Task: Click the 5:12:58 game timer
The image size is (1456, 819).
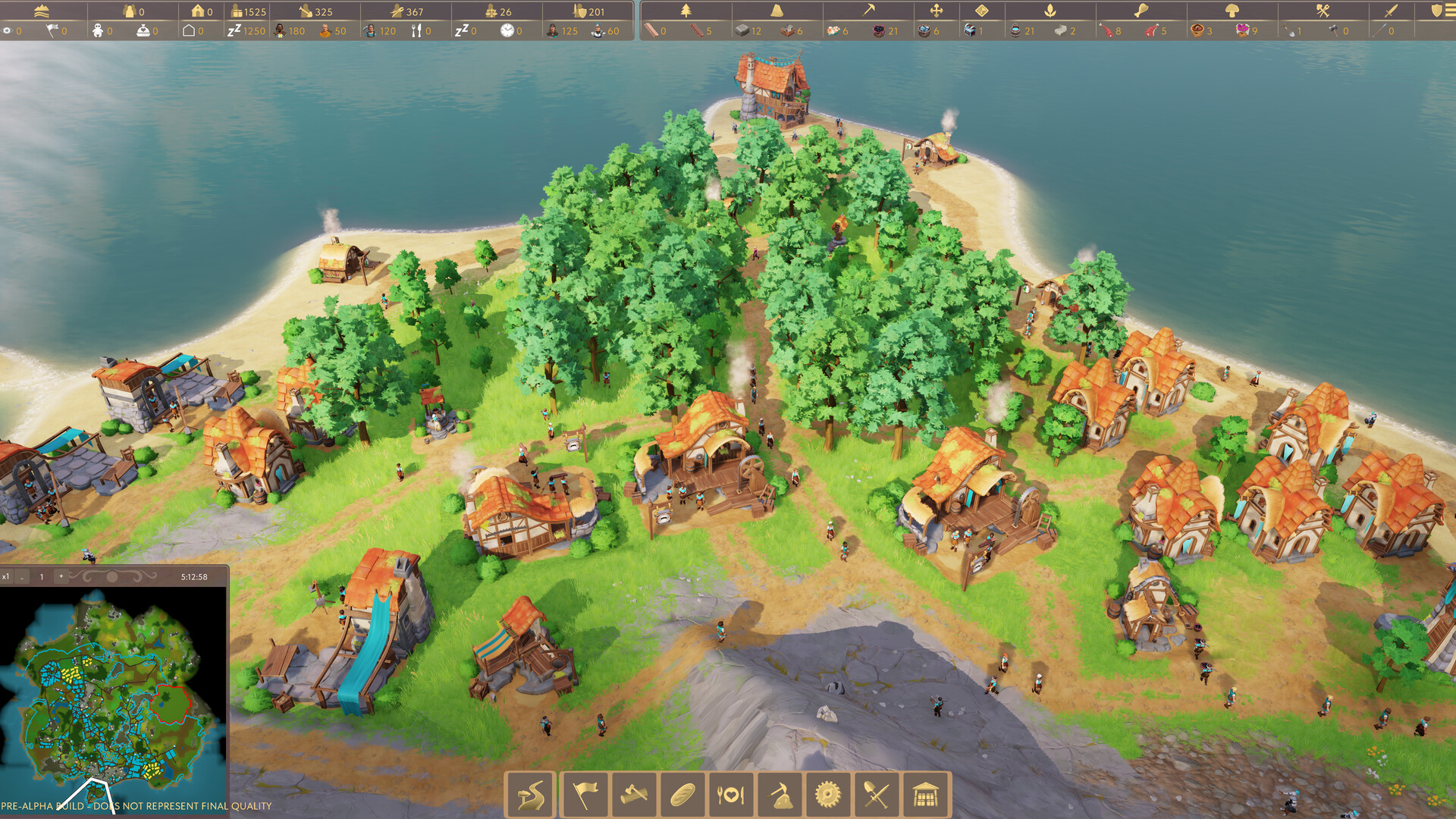Action: point(194,576)
